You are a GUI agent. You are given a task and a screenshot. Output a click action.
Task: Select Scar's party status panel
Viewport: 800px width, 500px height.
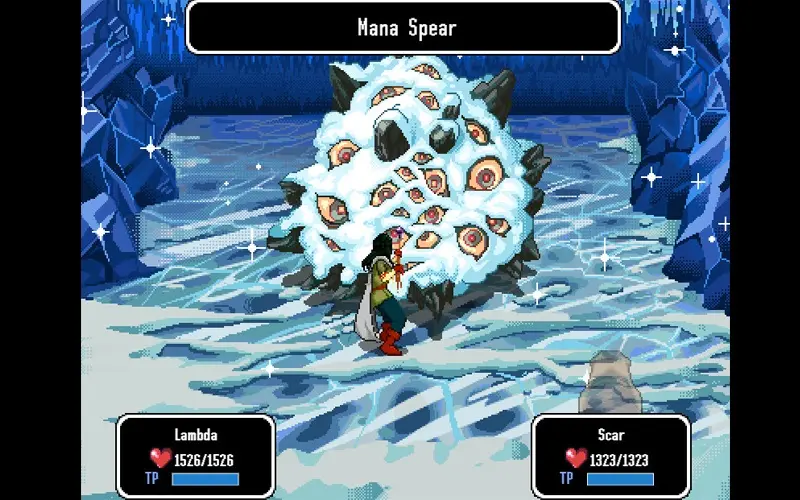610,457
